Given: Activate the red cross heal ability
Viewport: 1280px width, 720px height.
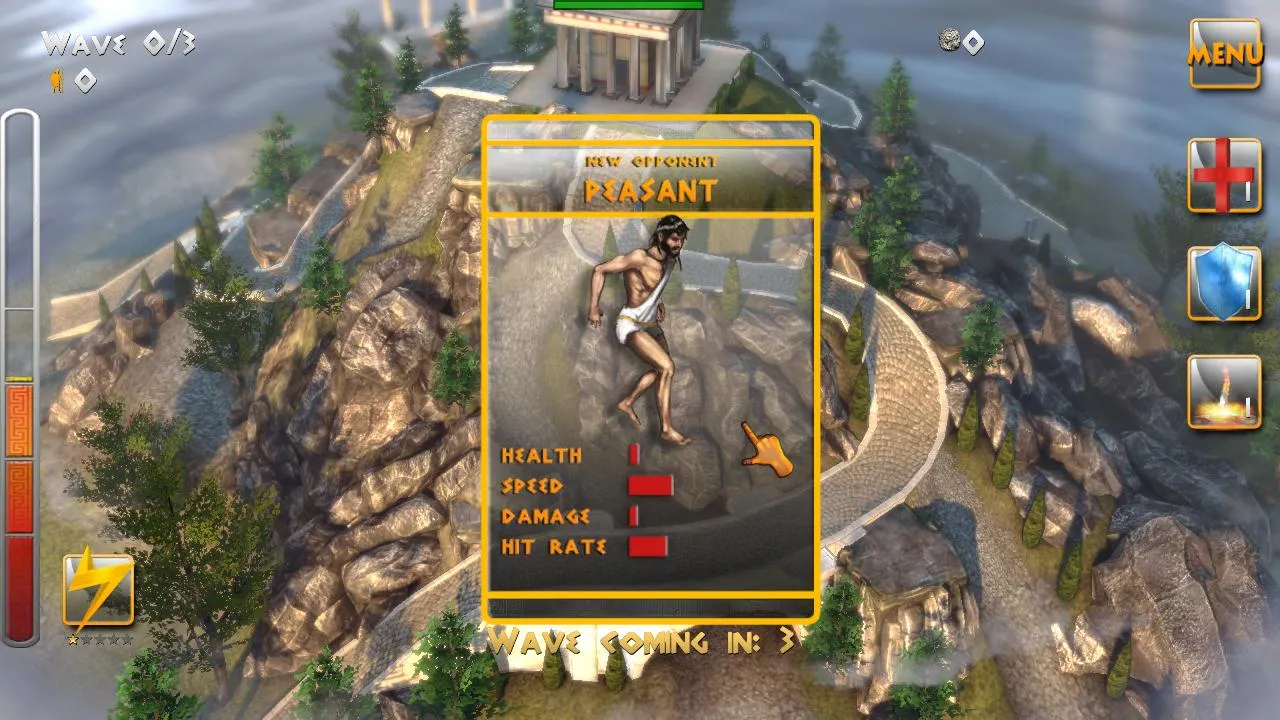Looking at the screenshot, I should pyautogui.click(x=1224, y=175).
